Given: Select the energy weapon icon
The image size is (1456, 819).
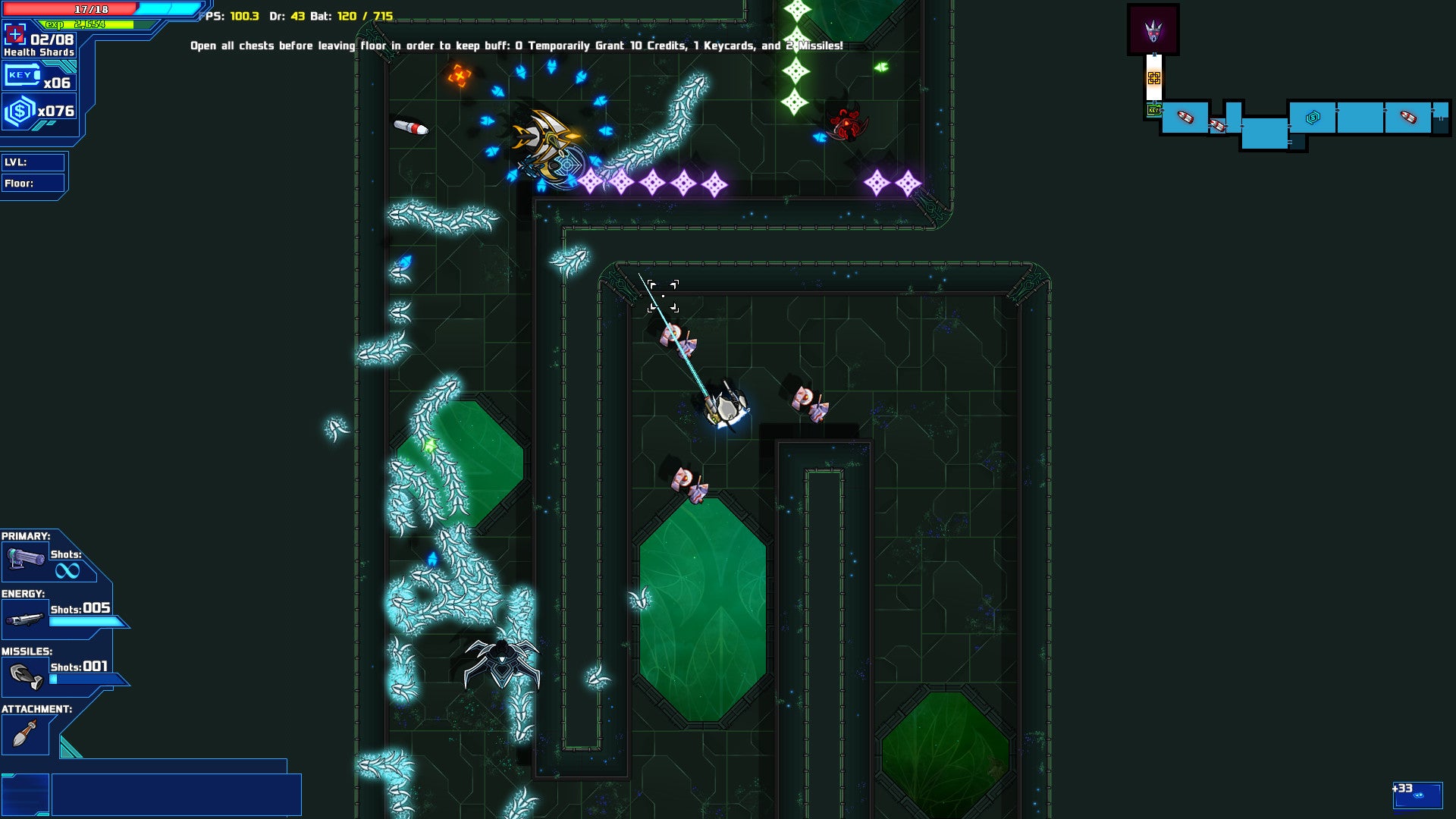Looking at the screenshot, I should (24, 619).
